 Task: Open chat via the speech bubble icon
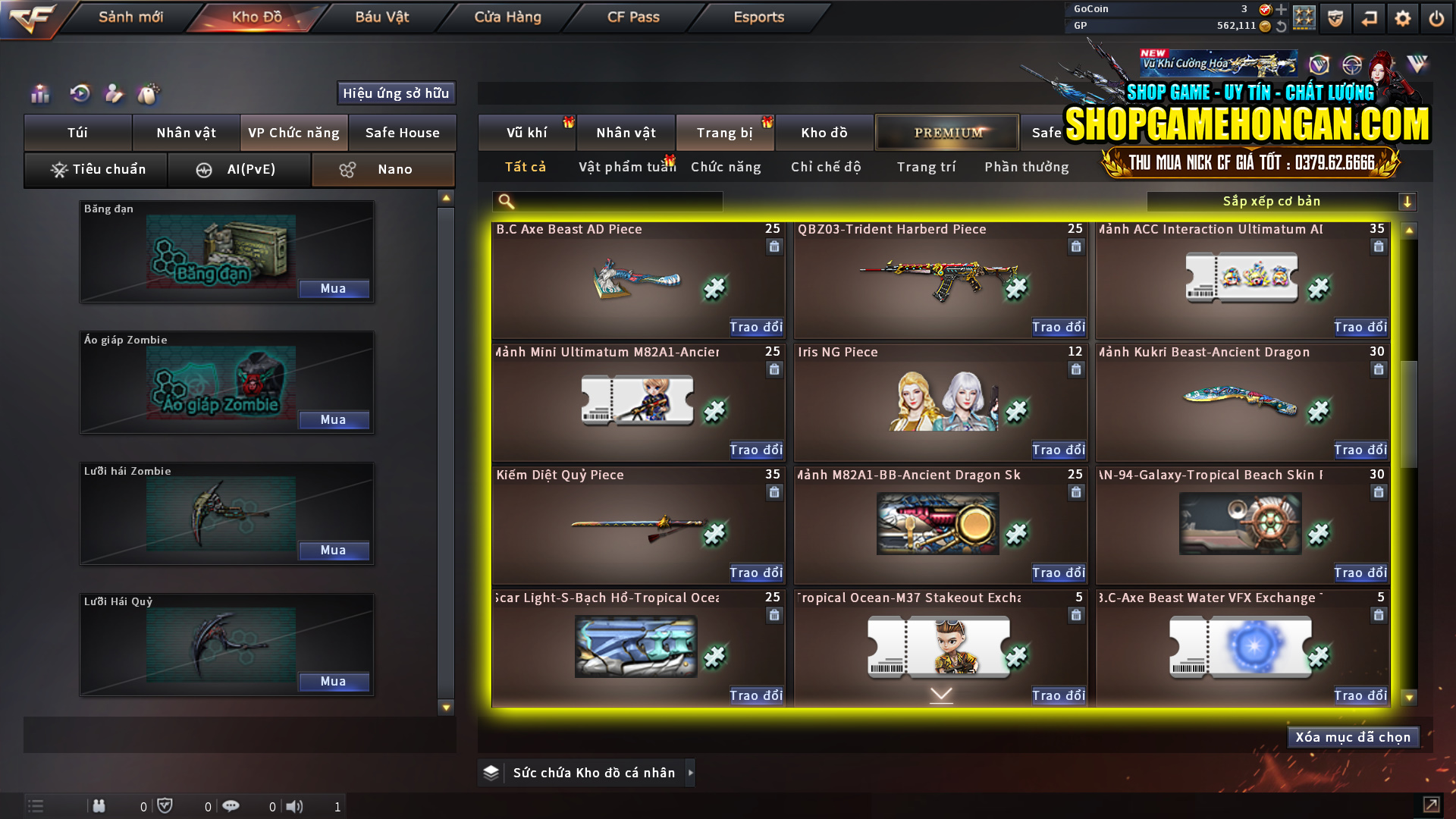(x=231, y=806)
